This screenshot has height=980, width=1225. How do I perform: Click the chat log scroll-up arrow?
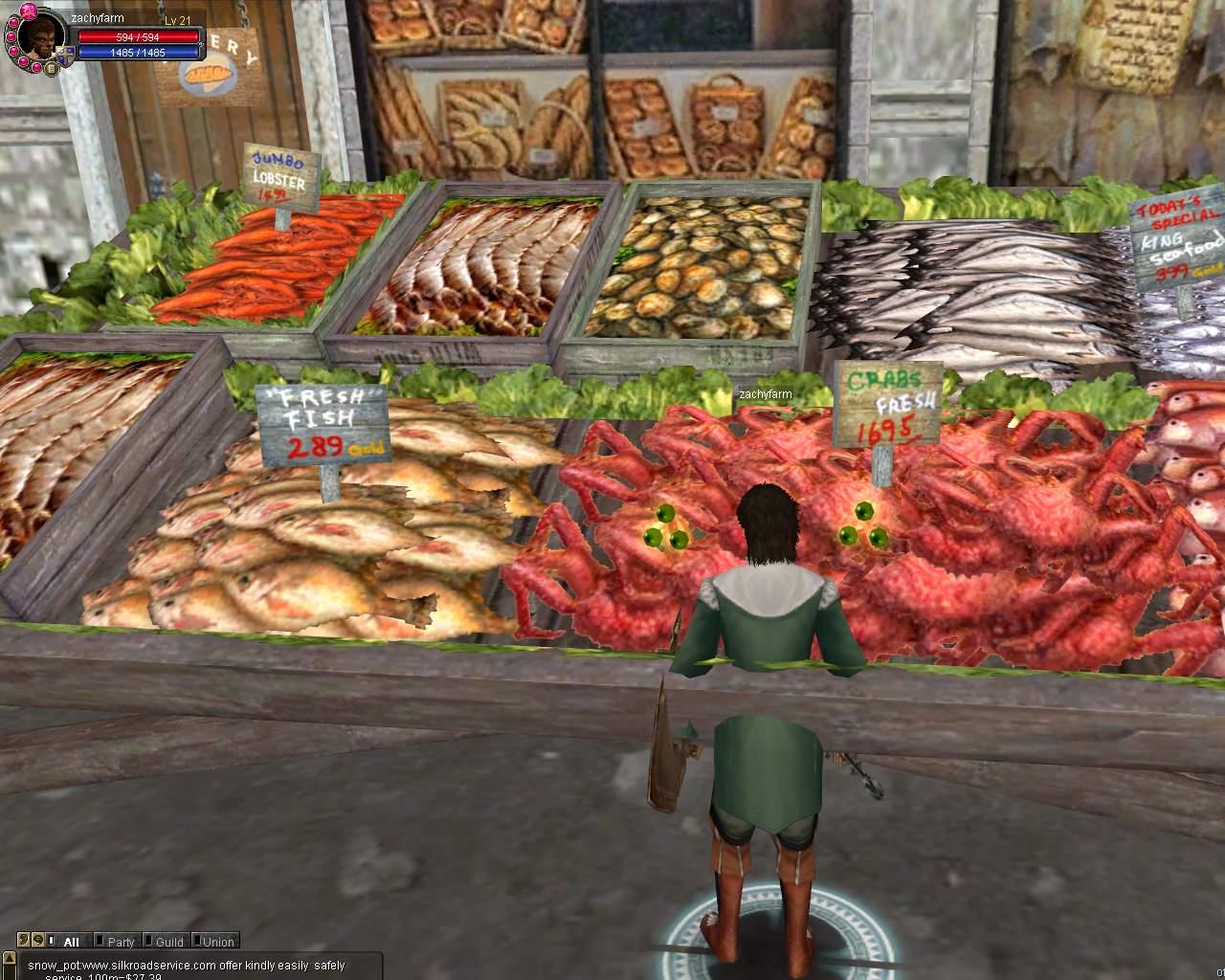coord(10,960)
